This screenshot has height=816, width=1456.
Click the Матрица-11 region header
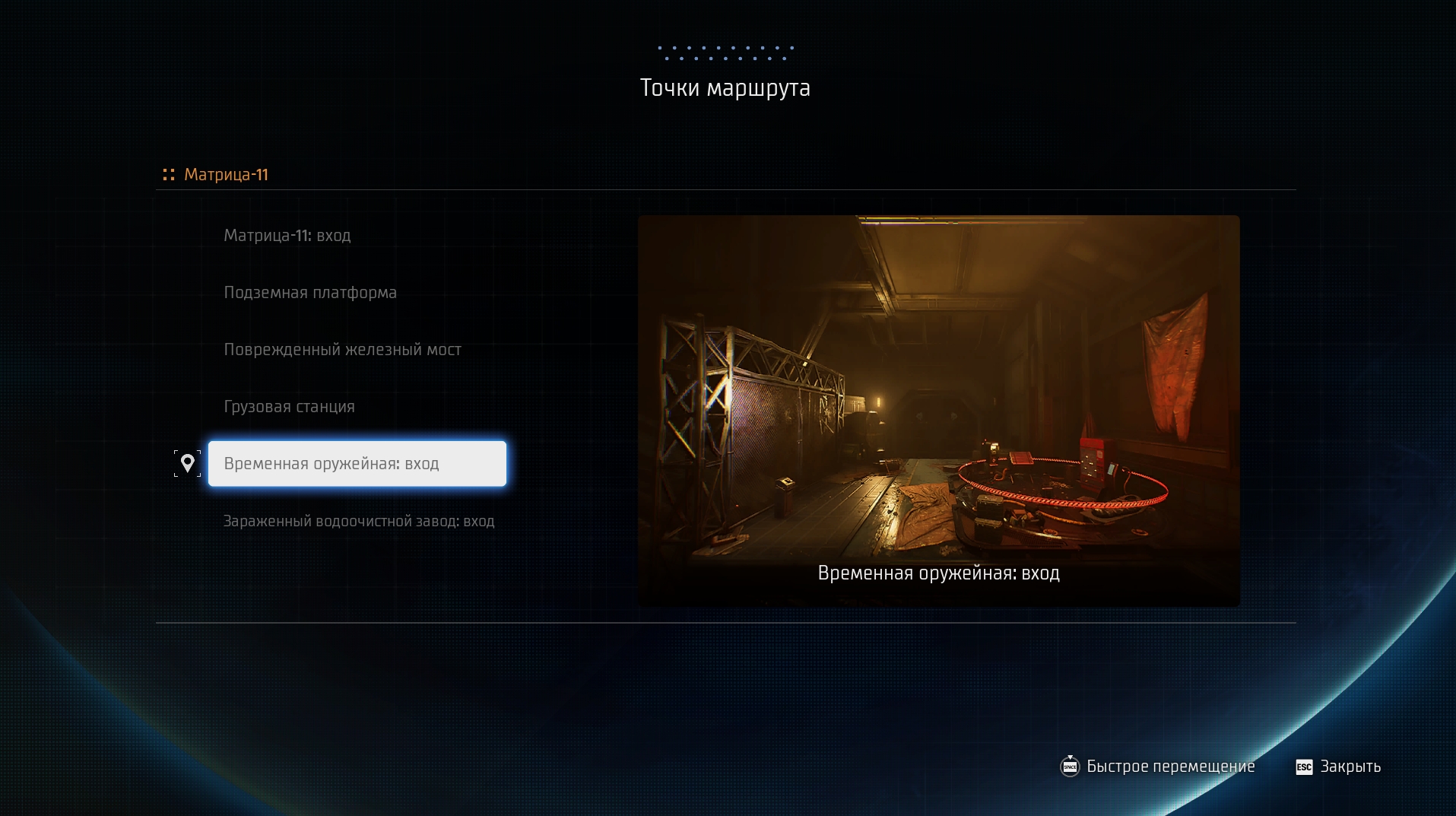point(226,175)
